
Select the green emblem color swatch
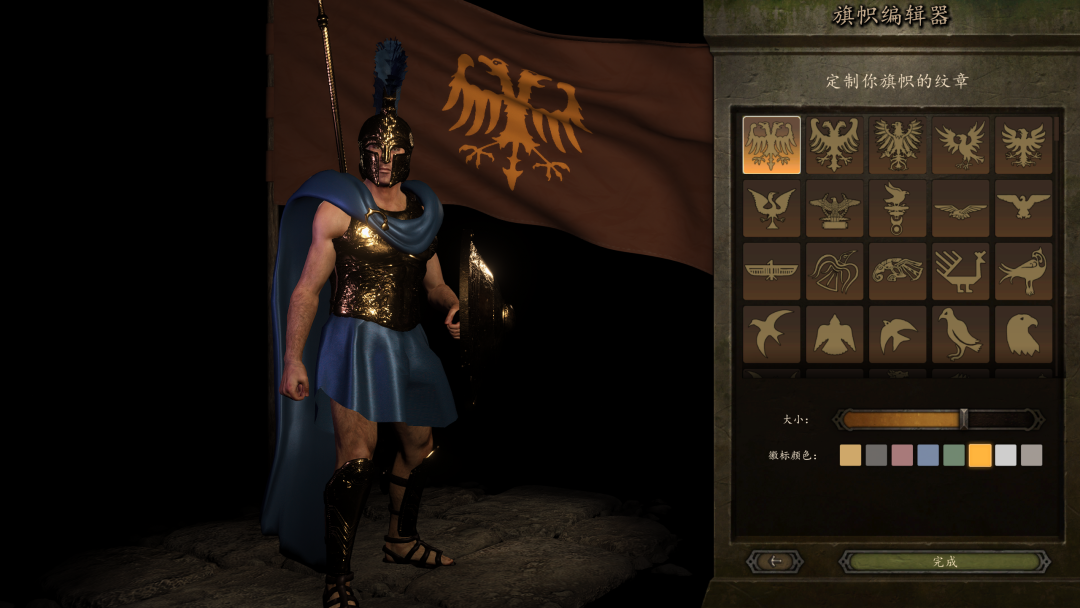click(x=954, y=456)
